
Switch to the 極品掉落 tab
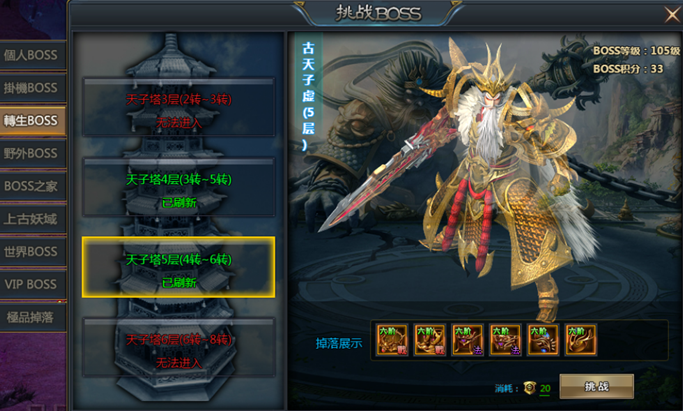pyautogui.click(x=31, y=317)
